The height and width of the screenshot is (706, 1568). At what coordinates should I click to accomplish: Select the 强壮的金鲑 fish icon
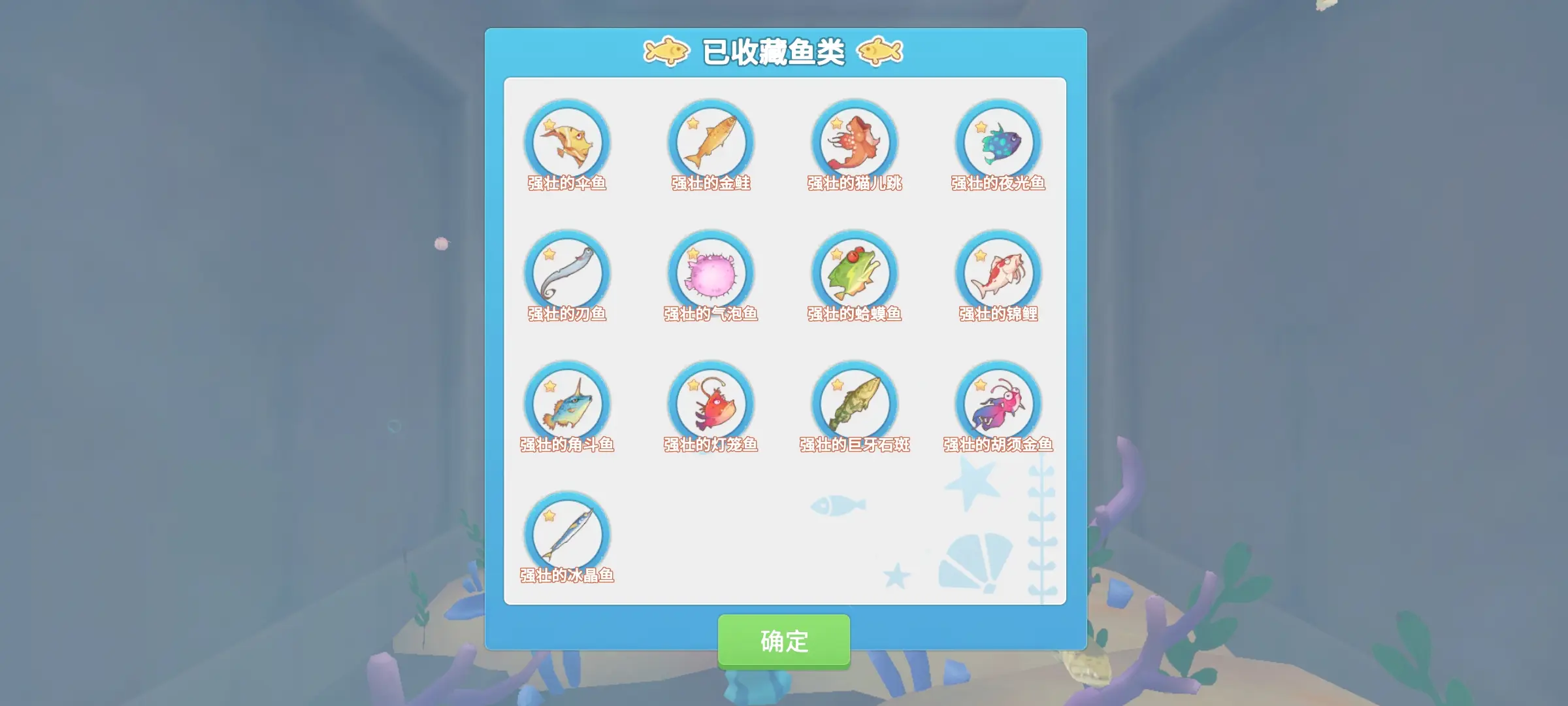[712, 143]
